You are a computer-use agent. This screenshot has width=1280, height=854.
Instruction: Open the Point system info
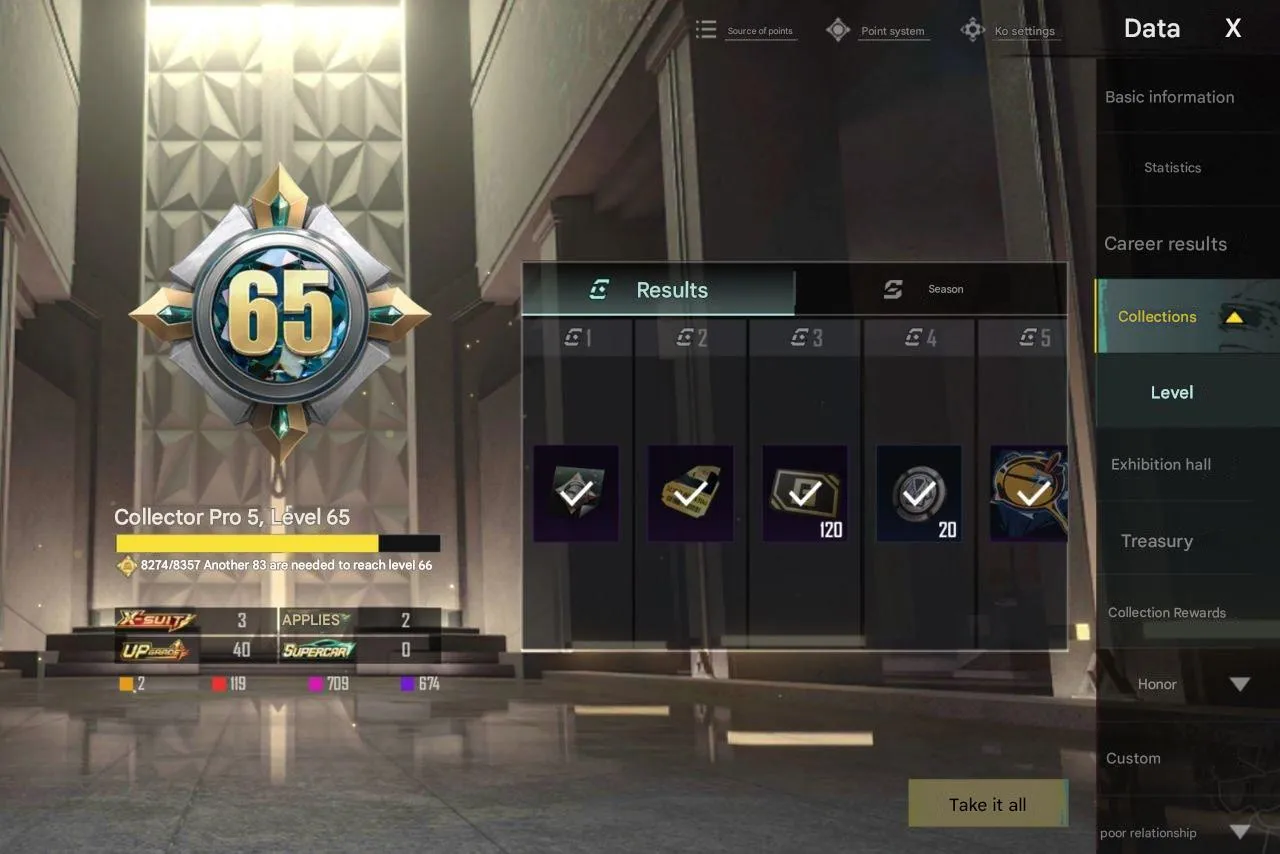893,30
